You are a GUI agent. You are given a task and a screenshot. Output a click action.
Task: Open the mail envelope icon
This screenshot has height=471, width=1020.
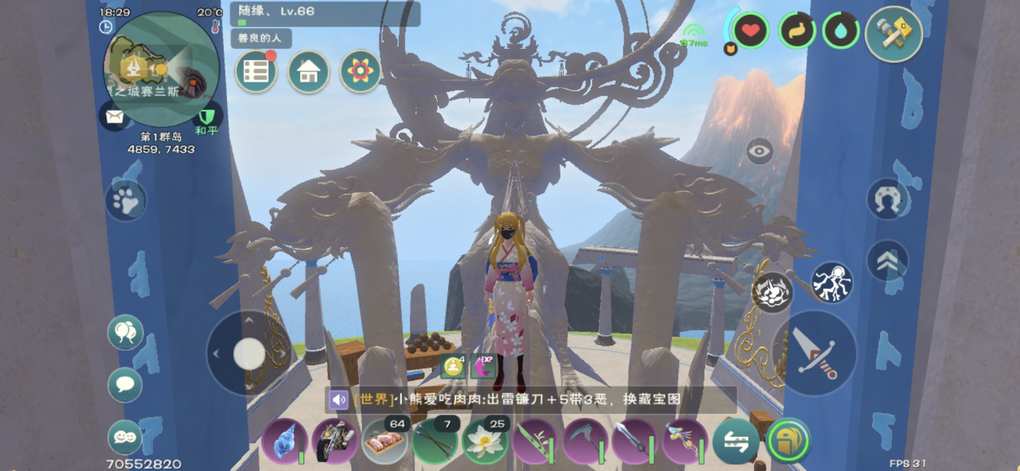pyautogui.click(x=113, y=116)
